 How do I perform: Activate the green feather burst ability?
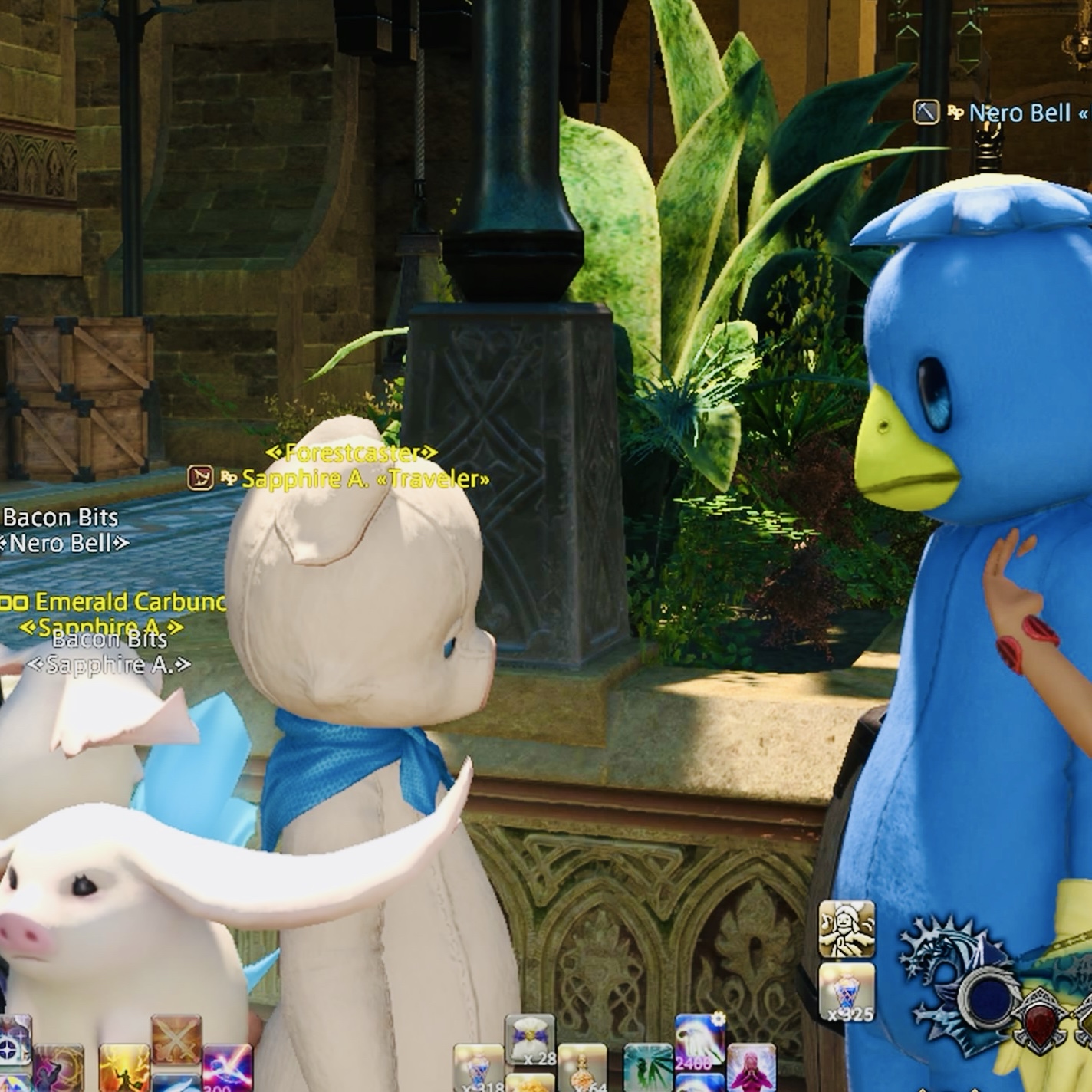649,1068
